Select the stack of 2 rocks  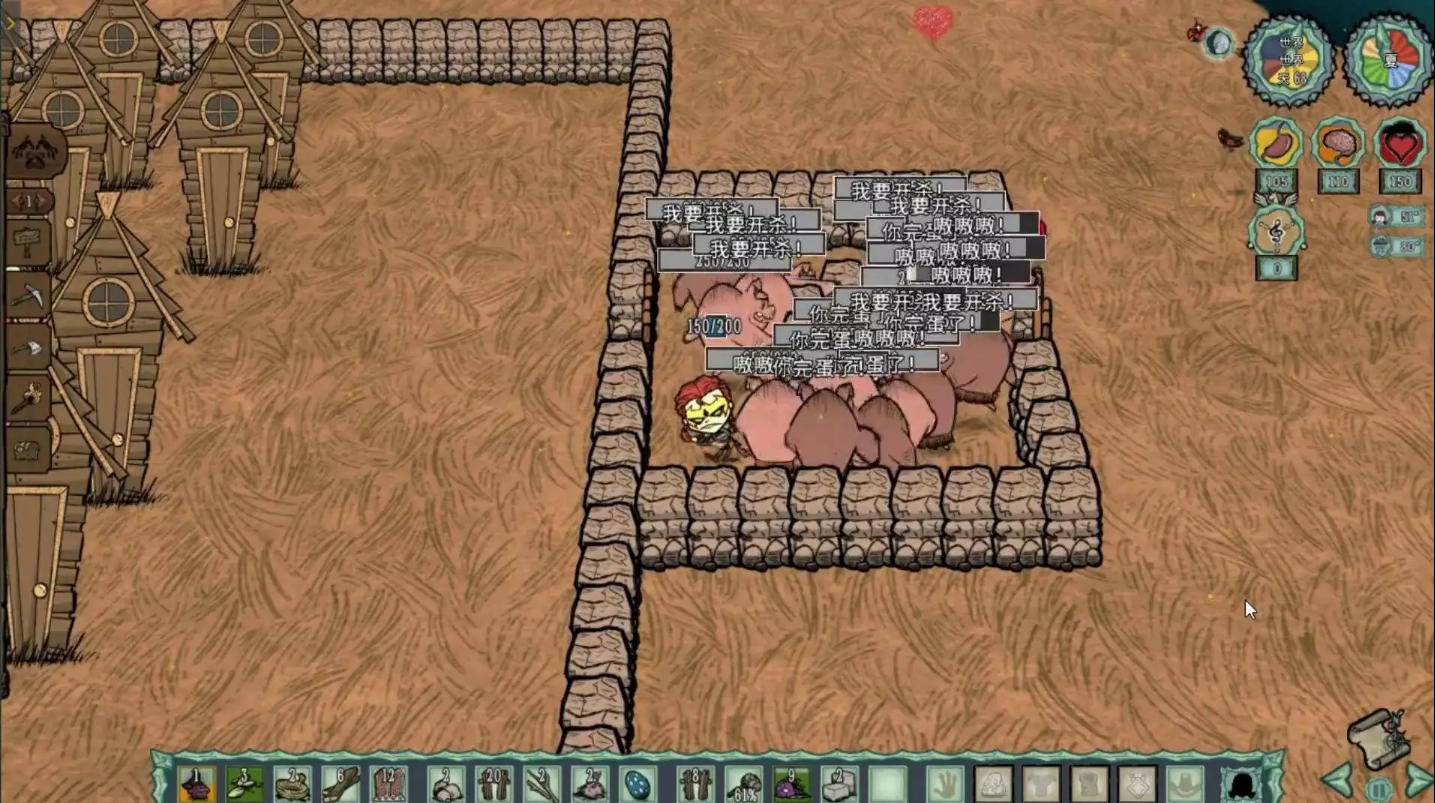441,783
